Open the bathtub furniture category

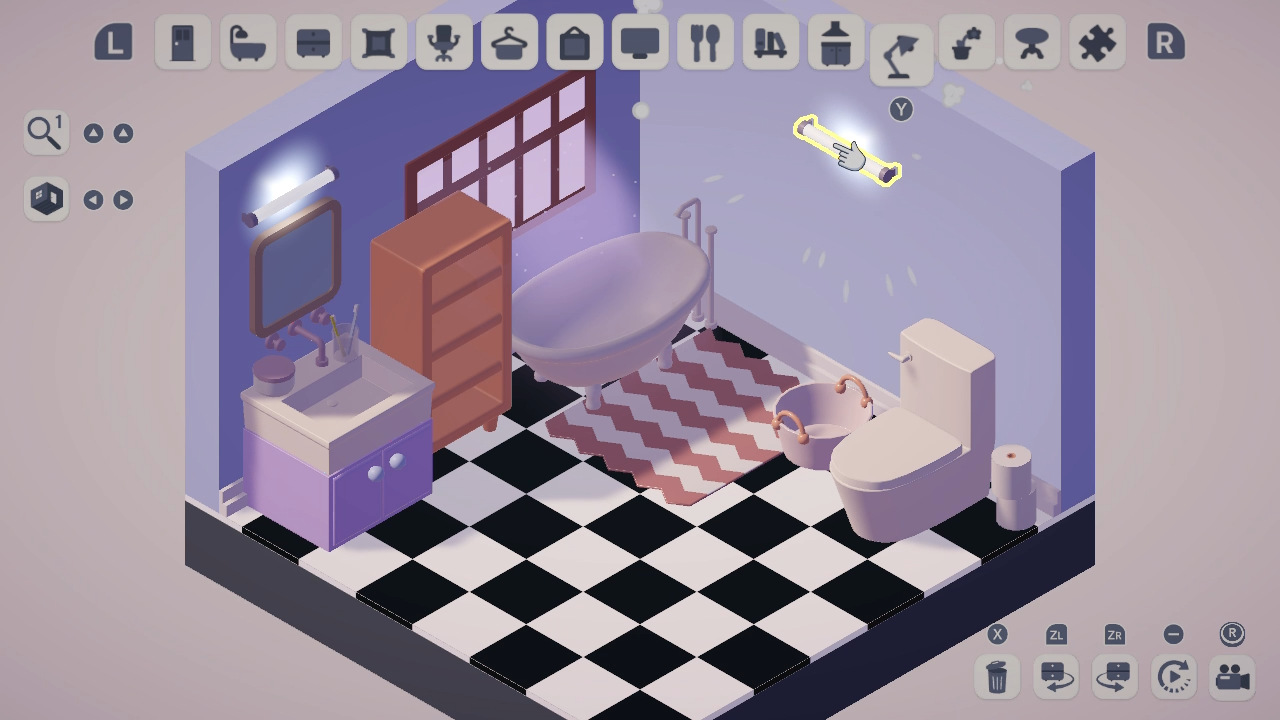coord(248,44)
